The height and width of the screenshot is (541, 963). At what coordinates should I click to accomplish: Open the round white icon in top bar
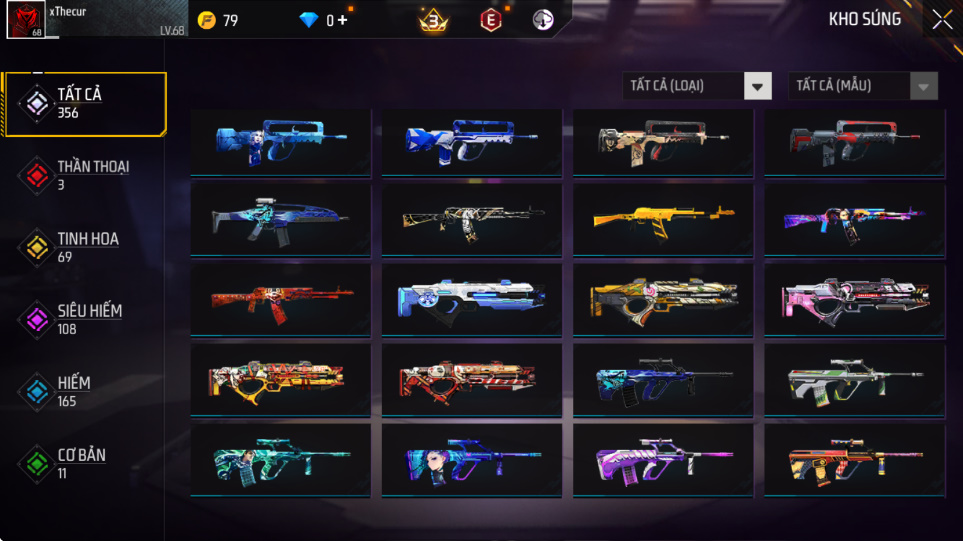(x=543, y=20)
